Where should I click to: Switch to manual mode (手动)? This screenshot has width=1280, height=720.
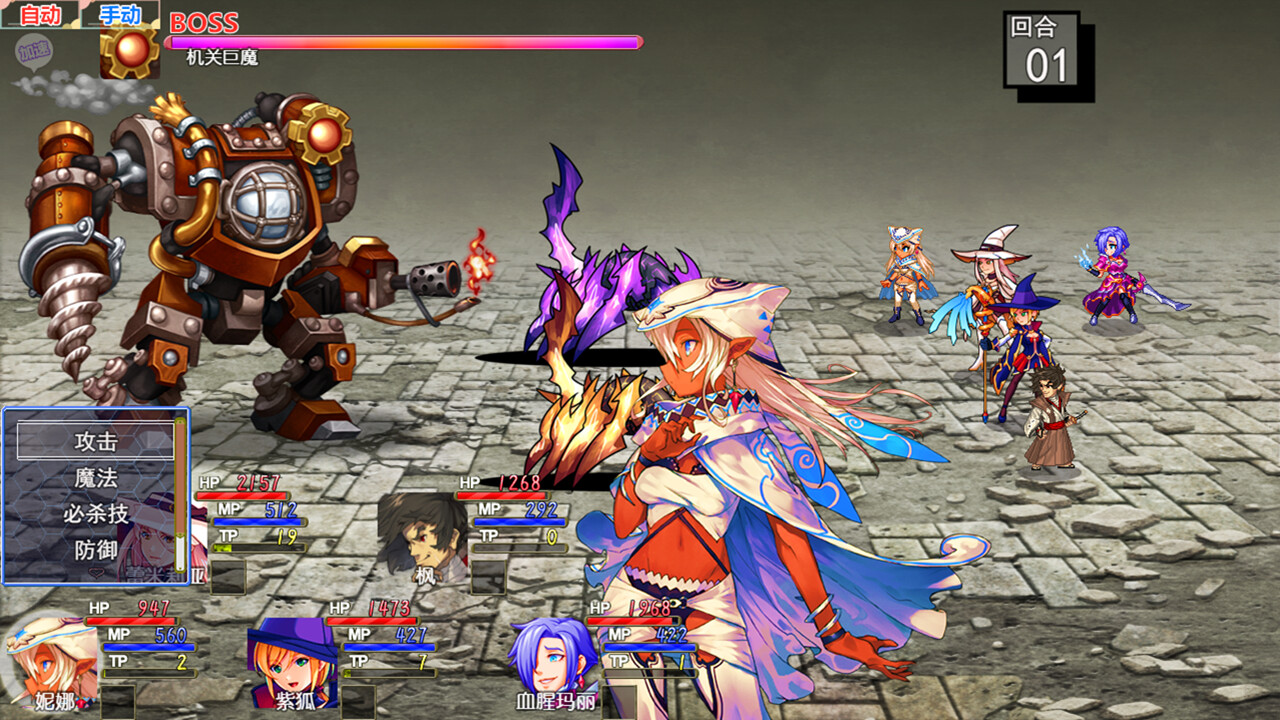coord(120,14)
